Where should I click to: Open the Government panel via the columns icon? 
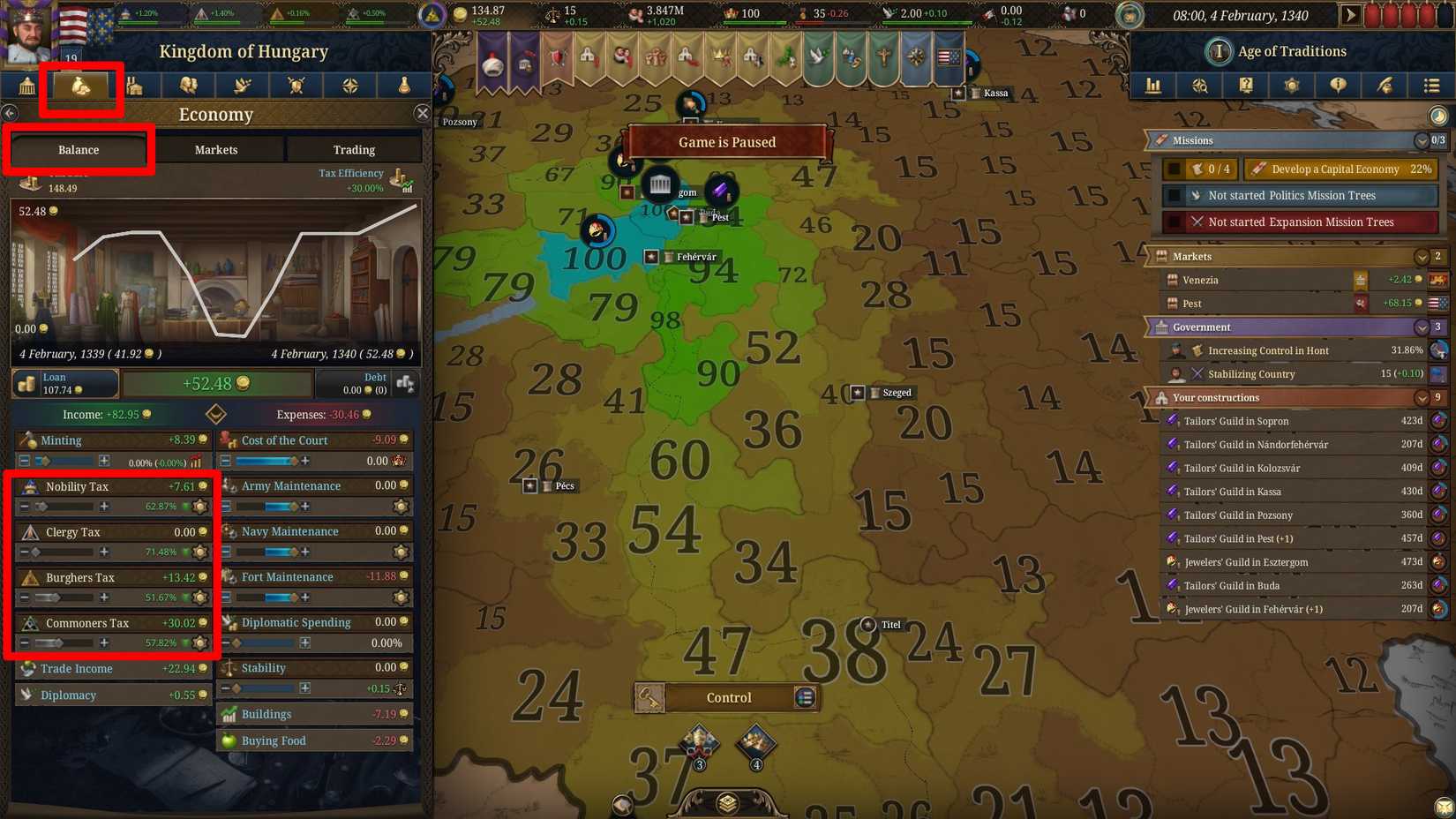click(x=26, y=86)
